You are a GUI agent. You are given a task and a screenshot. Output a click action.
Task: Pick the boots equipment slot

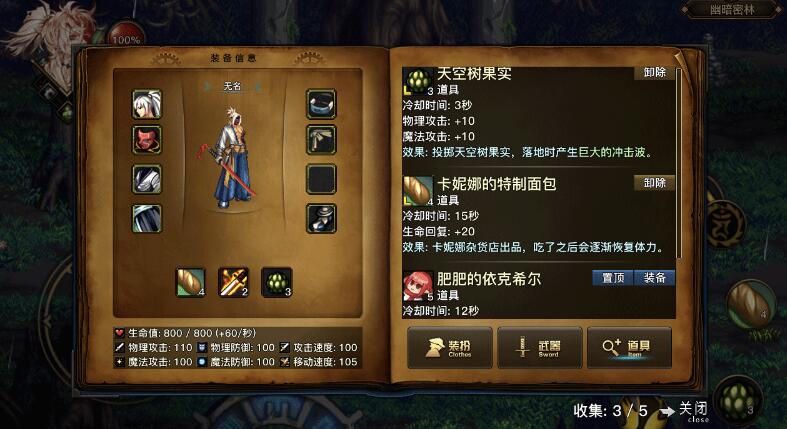click(x=321, y=217)
